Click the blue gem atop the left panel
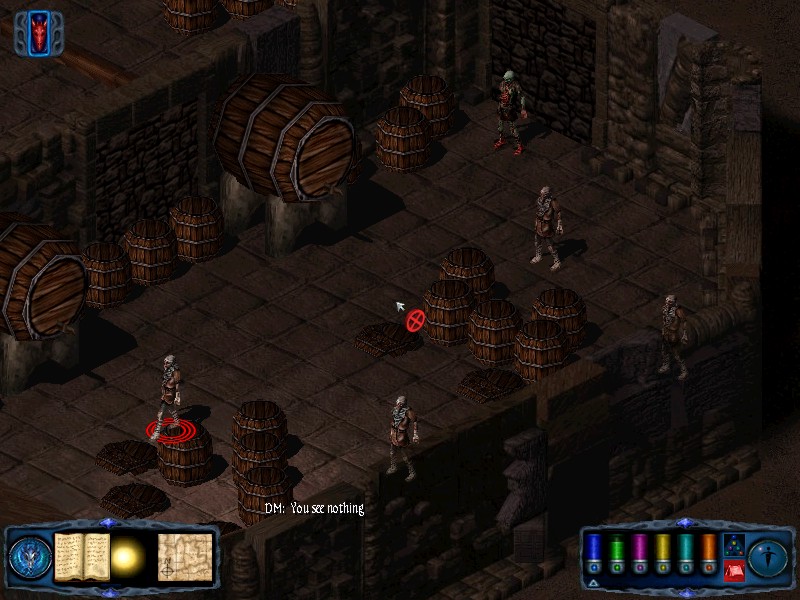 (x=108, y=522)
